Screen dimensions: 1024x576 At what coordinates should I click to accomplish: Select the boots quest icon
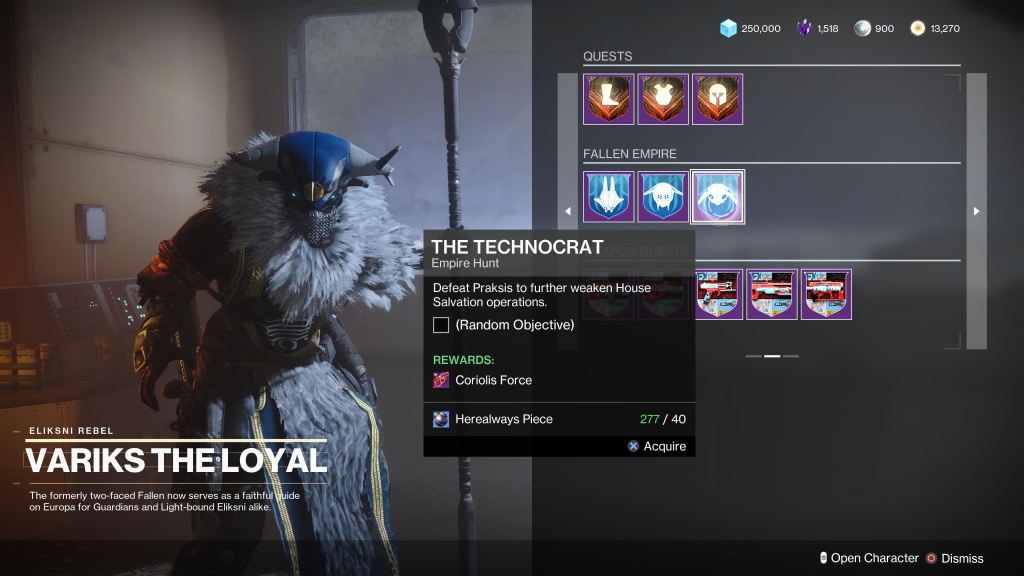pyautogui.click(x=608, y=99)
